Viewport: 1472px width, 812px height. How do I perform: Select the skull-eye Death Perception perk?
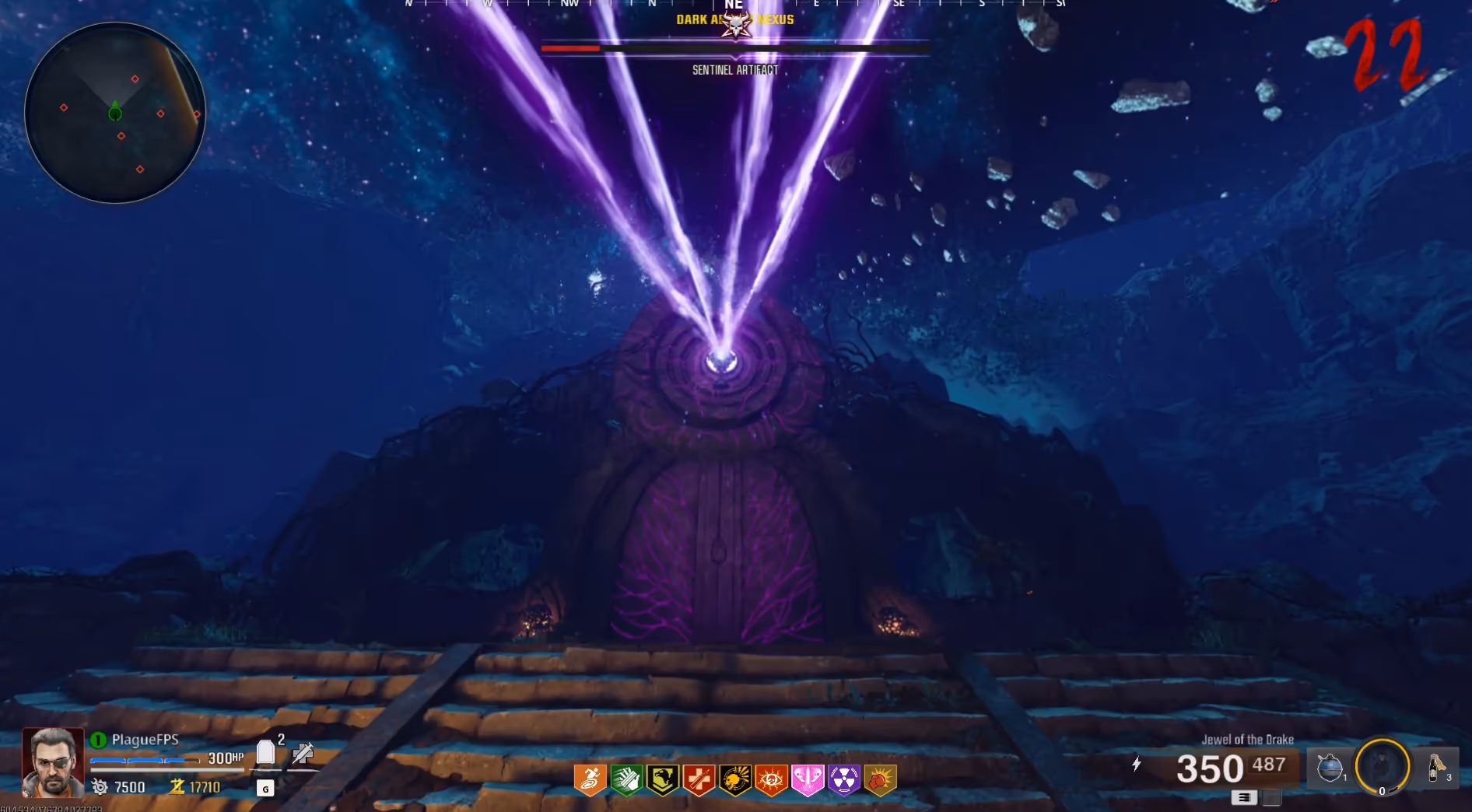coord(771,779)
